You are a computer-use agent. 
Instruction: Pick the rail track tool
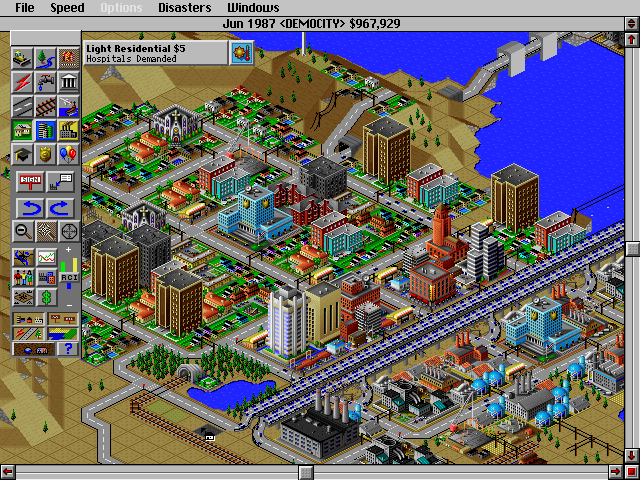[x=46, y=106]
